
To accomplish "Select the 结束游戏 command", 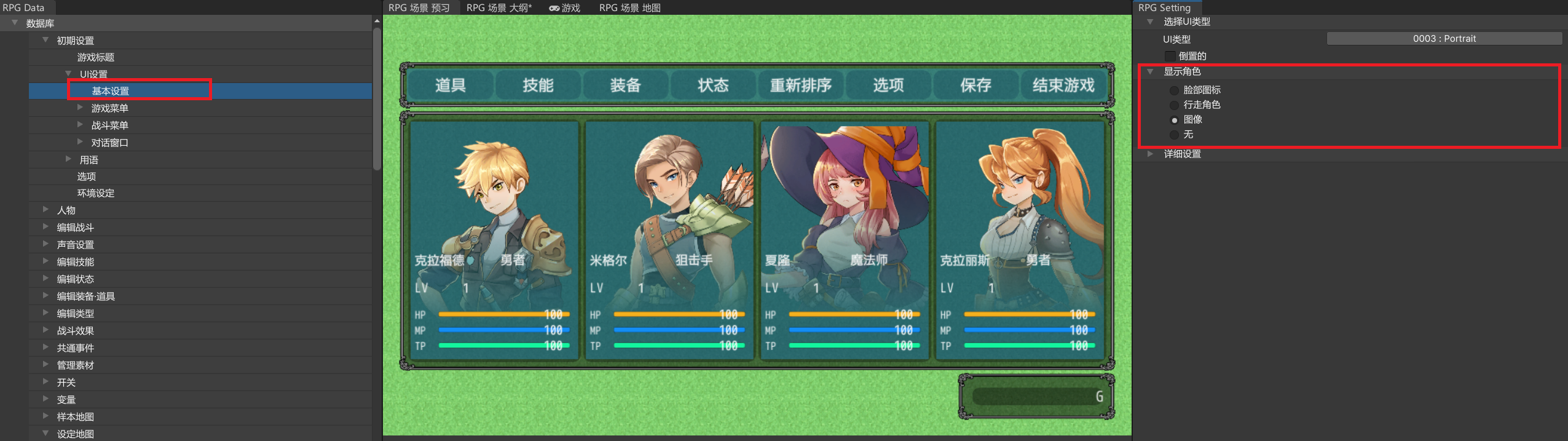I will tap(1063, 85).
